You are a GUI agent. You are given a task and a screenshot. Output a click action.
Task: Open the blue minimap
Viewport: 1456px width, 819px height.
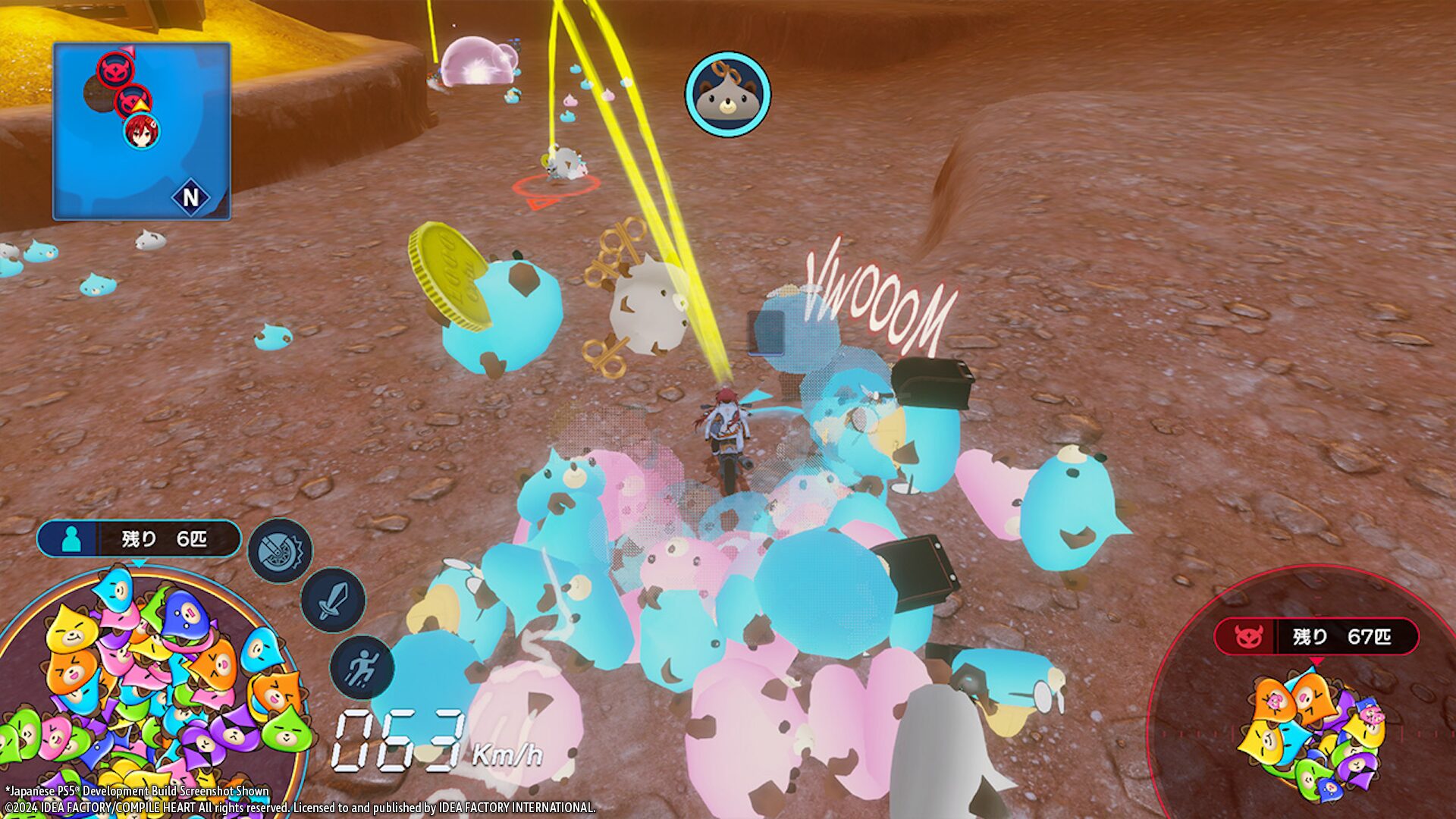click(142, 131)
